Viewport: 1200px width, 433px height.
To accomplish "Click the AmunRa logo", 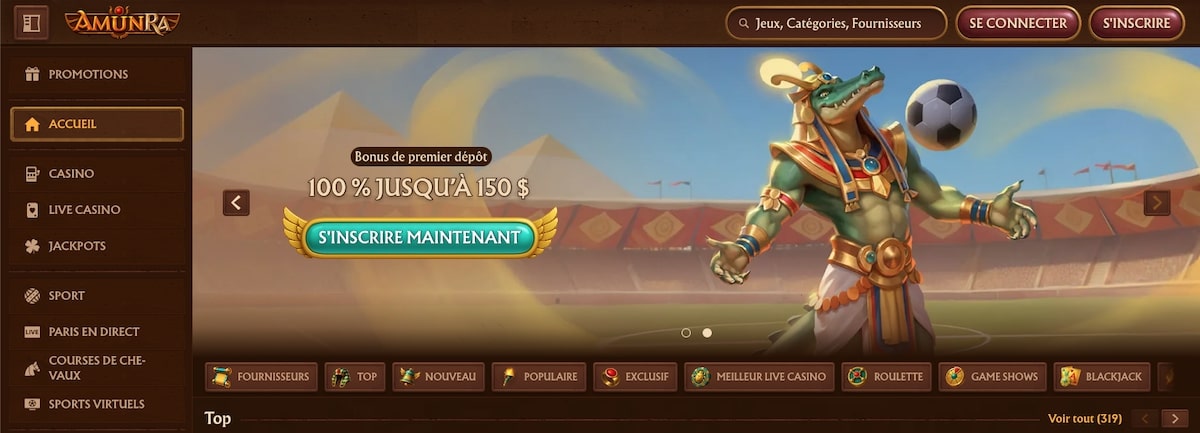I will coord(123,22).
